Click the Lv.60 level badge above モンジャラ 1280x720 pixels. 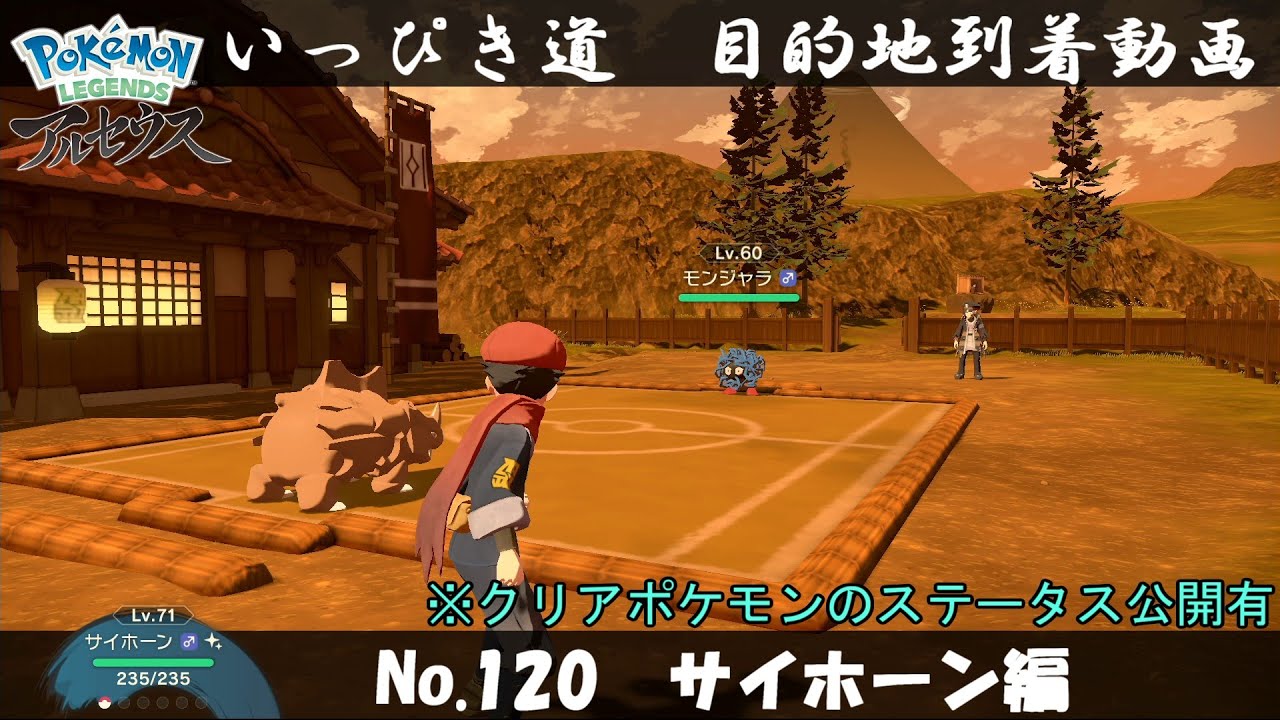point(740,252)
